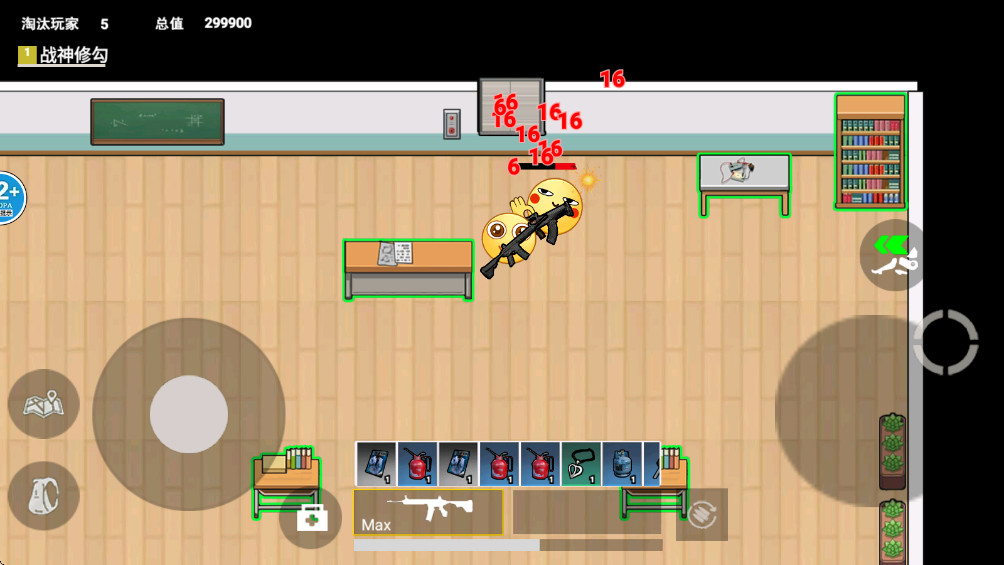Open the map with the folded-map icon
This screenshot has width=1004, height=565.
coord(44,404)
